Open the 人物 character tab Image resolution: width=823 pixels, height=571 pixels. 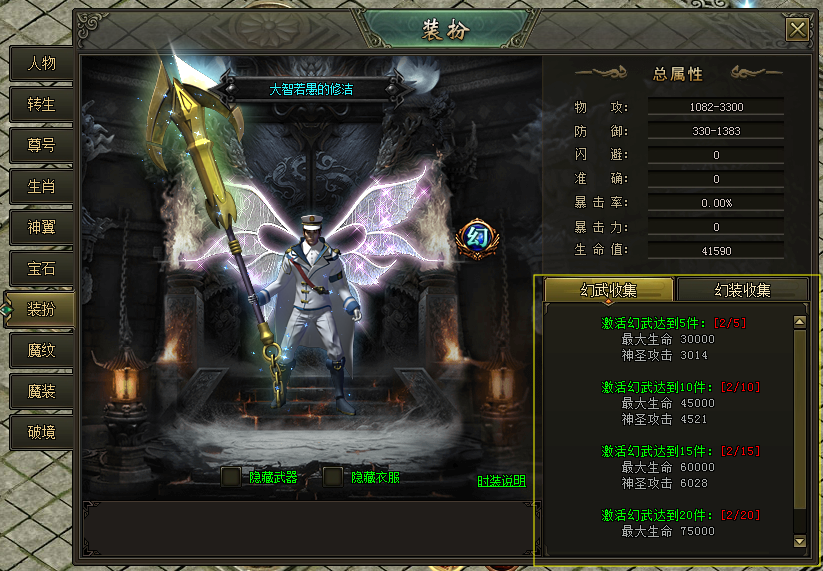pyautogui.click(x=41, y=63)
